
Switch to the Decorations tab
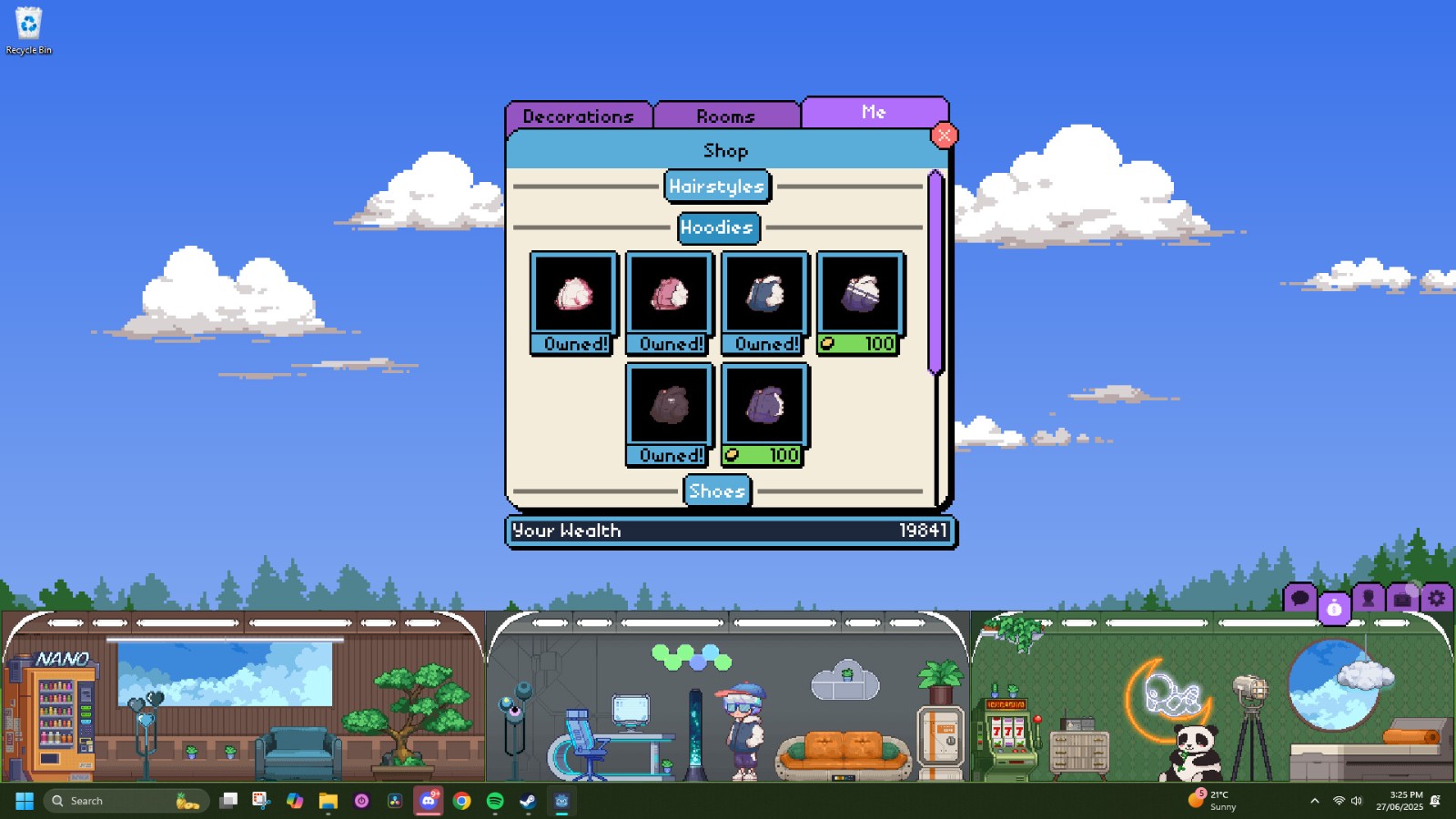[579, 116]
